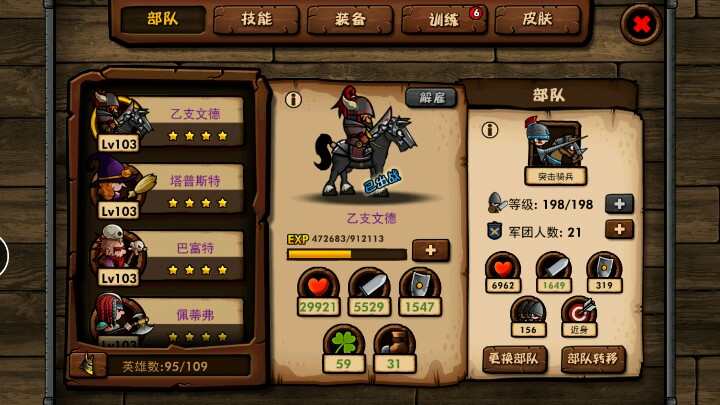Click the 解雇 dismiss button
The image size is (720, 405).
pos(431,98)
